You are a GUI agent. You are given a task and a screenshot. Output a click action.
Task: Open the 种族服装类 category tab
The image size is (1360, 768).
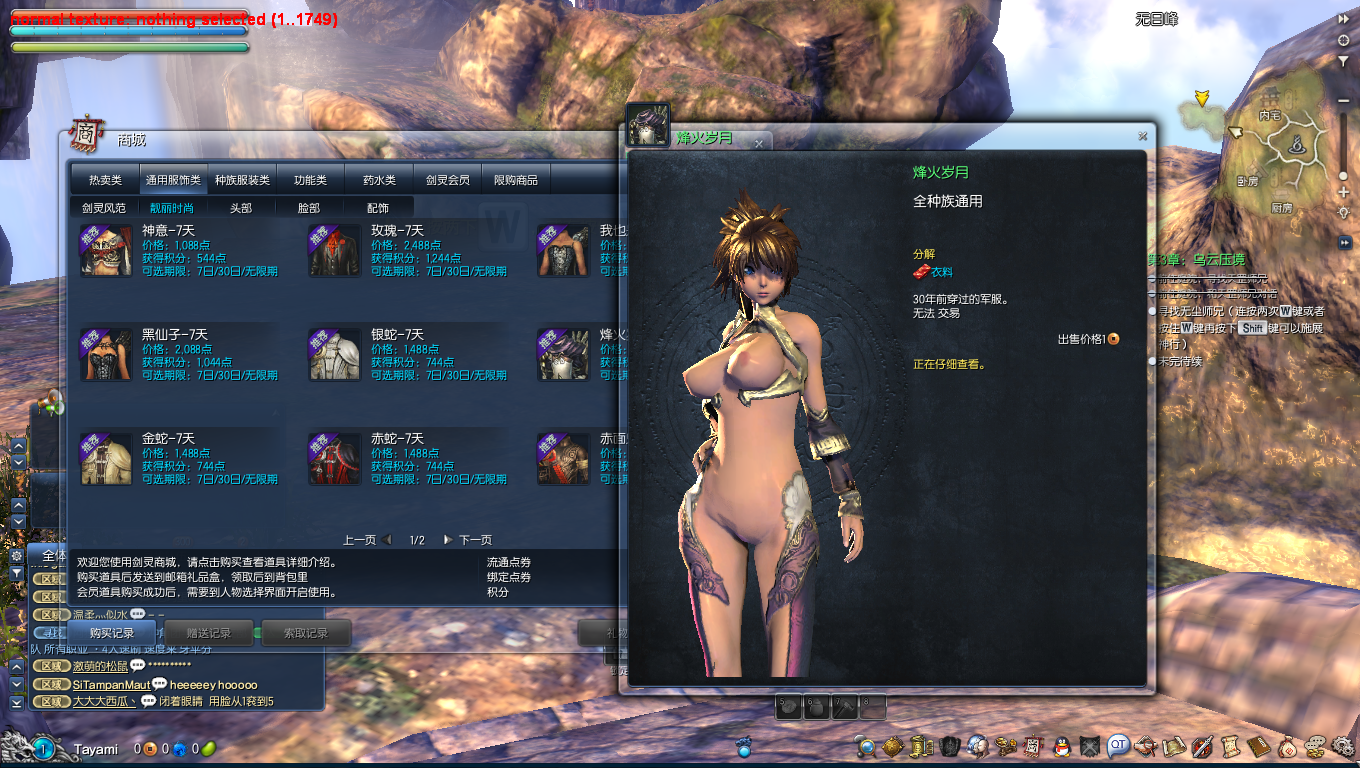click(x=242, y=180)
